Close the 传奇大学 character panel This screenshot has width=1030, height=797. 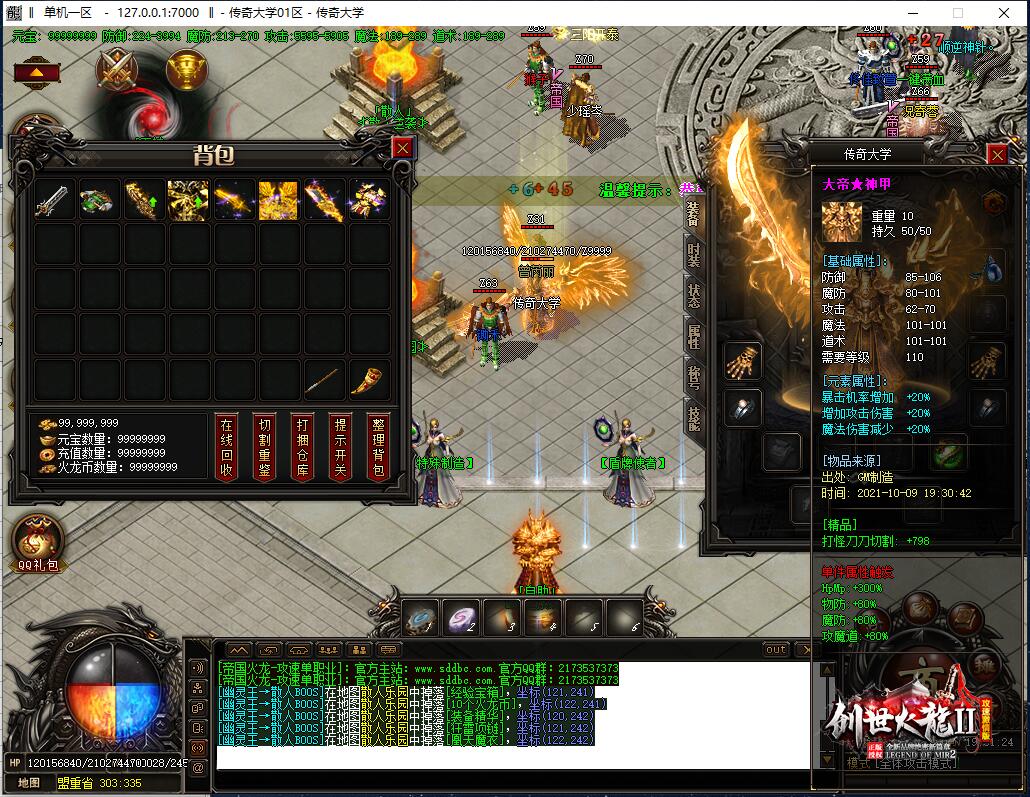tap(996, 155)
